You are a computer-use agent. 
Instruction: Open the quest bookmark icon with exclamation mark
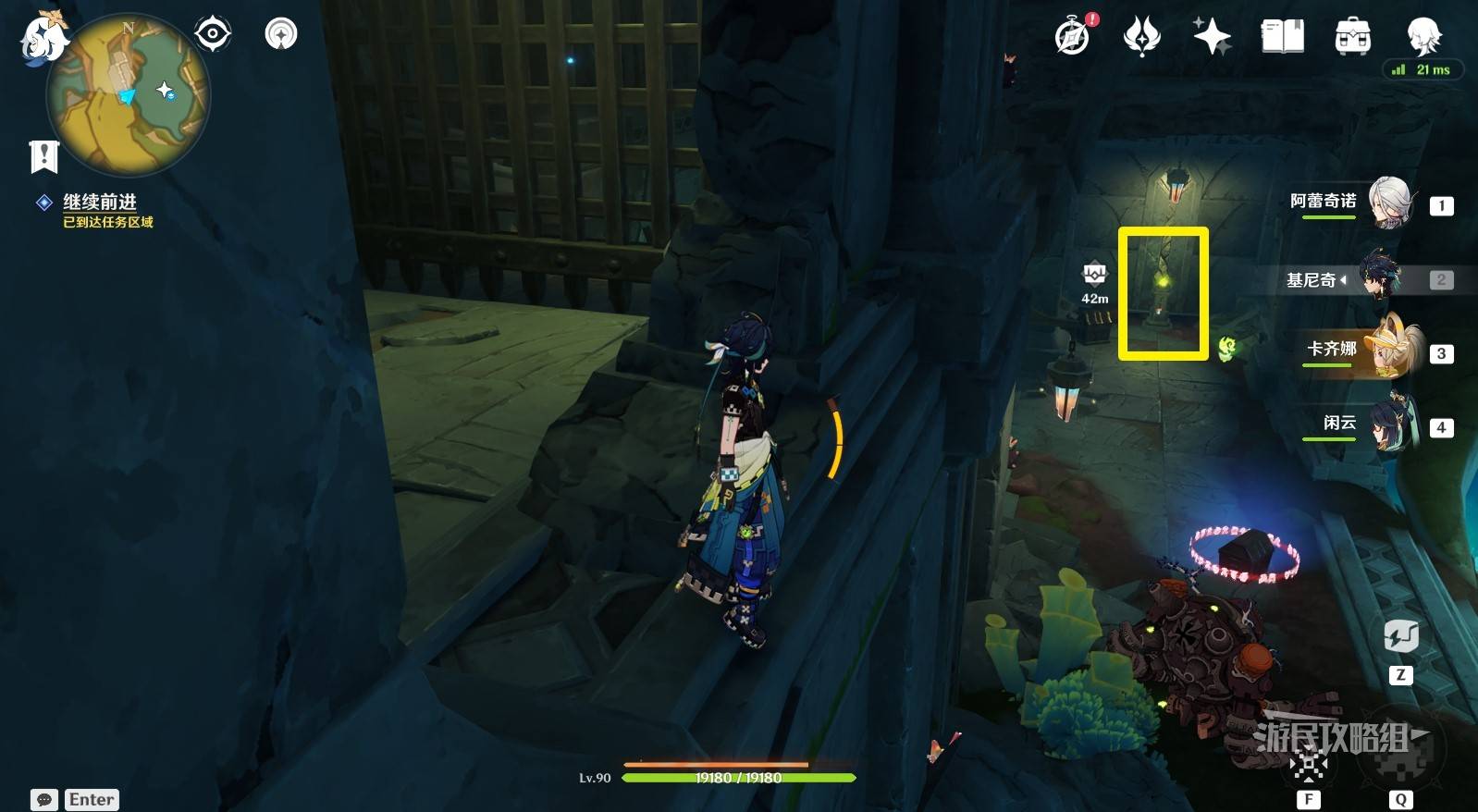[x=43, y=156]
